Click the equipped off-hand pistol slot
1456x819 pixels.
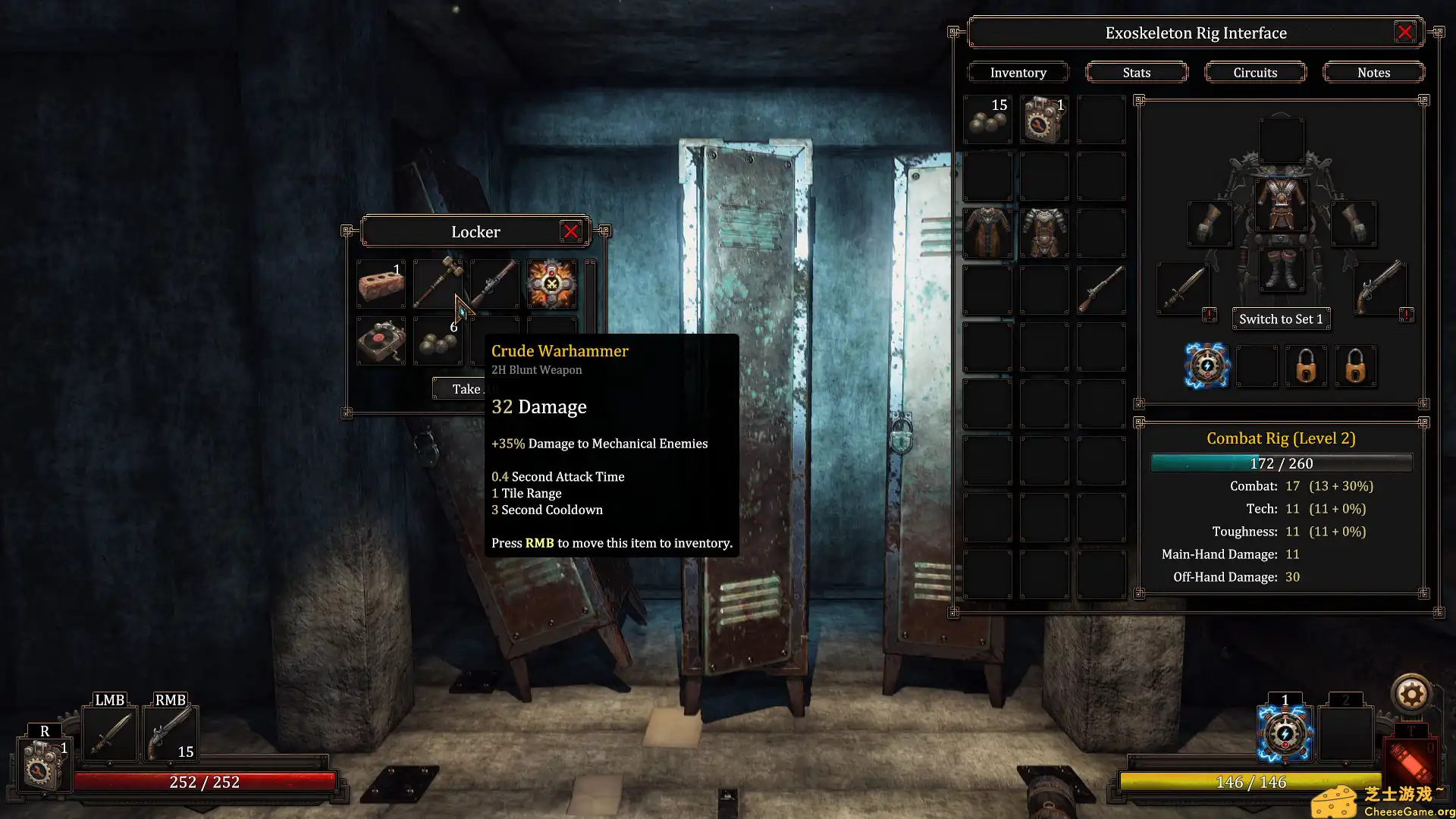pos(1380,288)
